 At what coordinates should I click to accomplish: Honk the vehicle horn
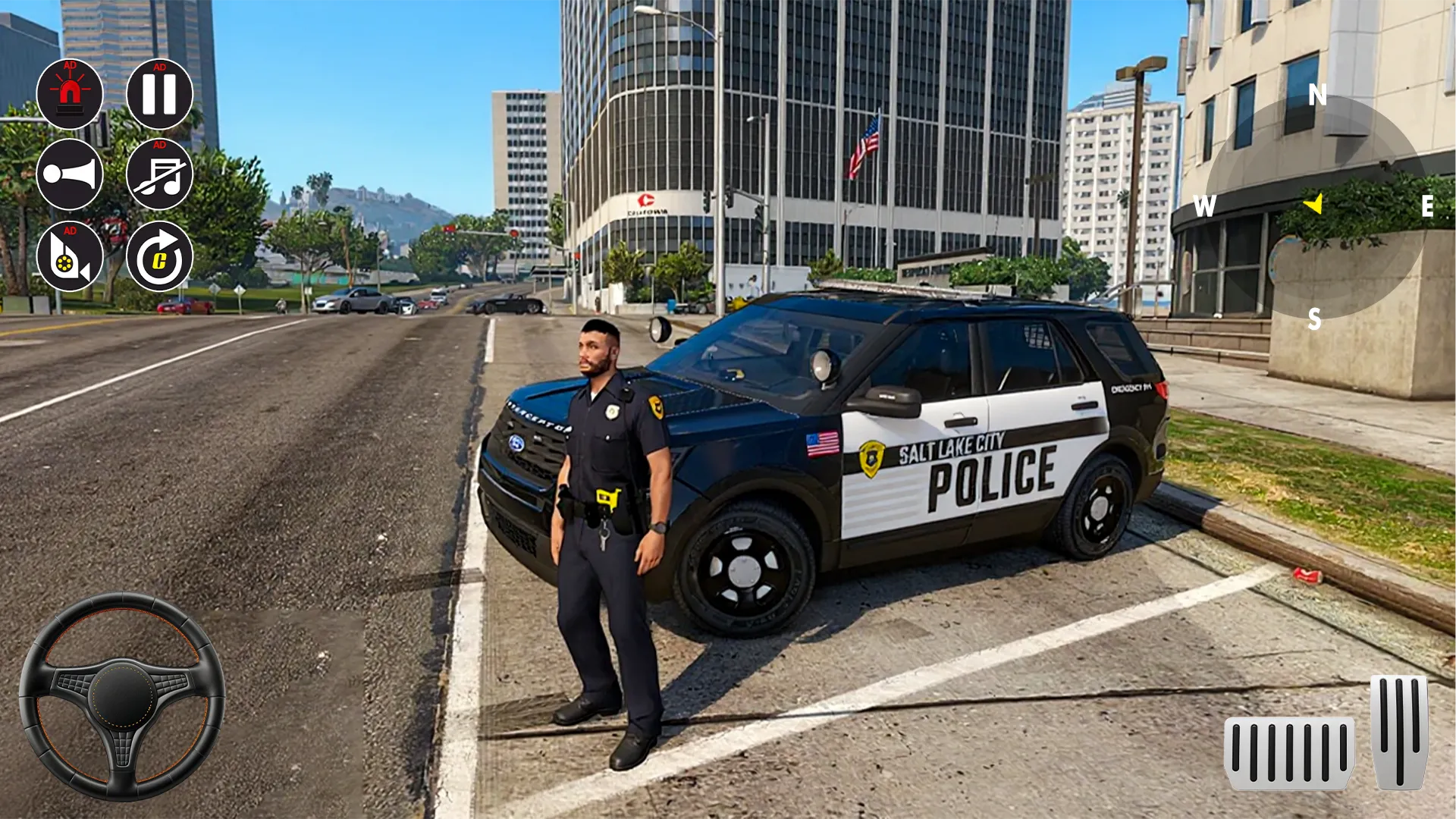pyautogui.click(x=70, y=174)
